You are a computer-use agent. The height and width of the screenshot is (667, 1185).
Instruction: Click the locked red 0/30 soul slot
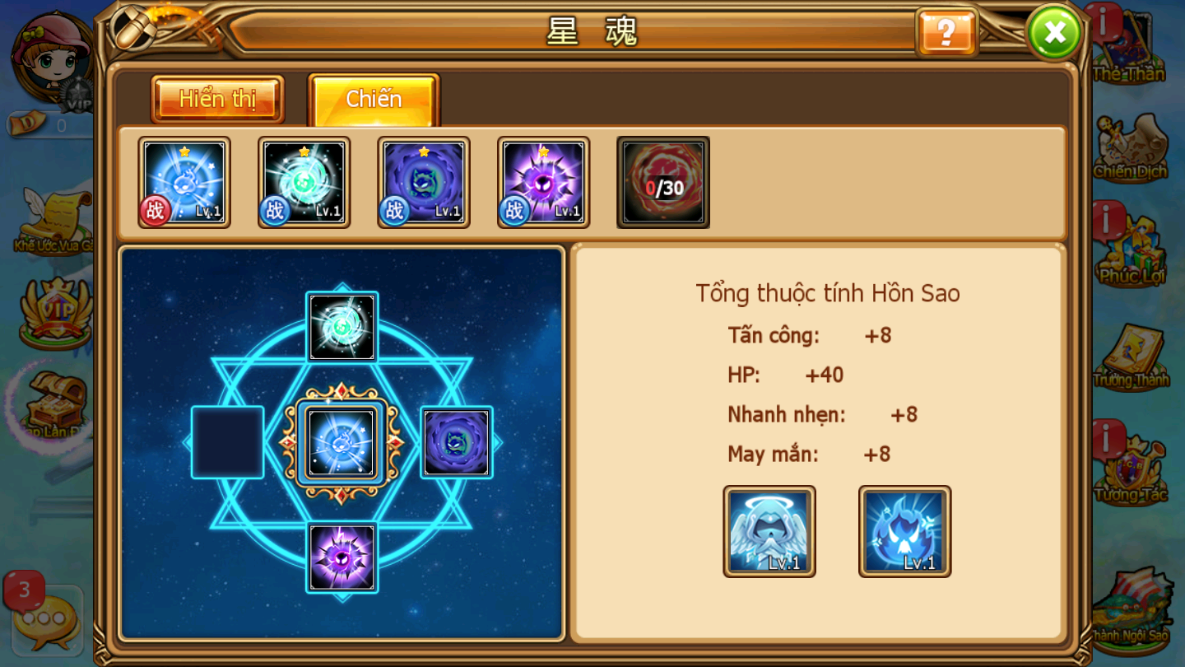663,182
